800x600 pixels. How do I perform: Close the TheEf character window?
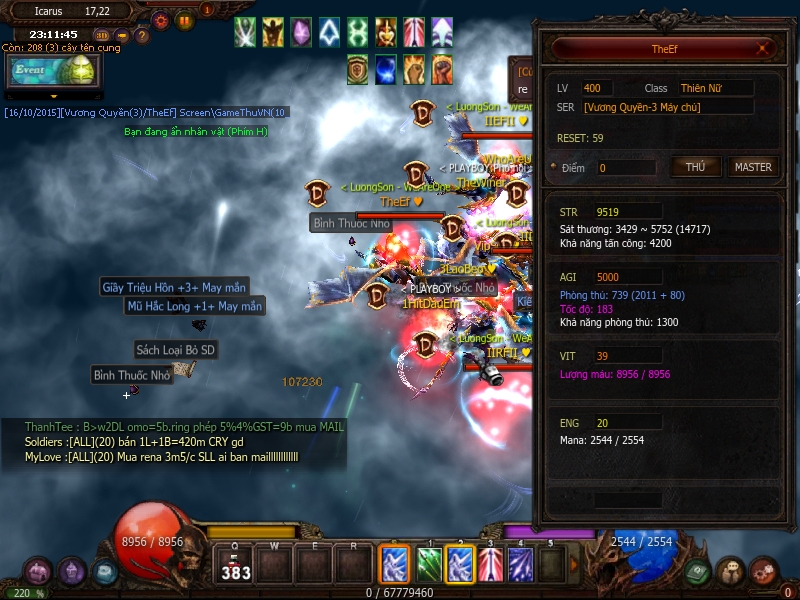763,48
